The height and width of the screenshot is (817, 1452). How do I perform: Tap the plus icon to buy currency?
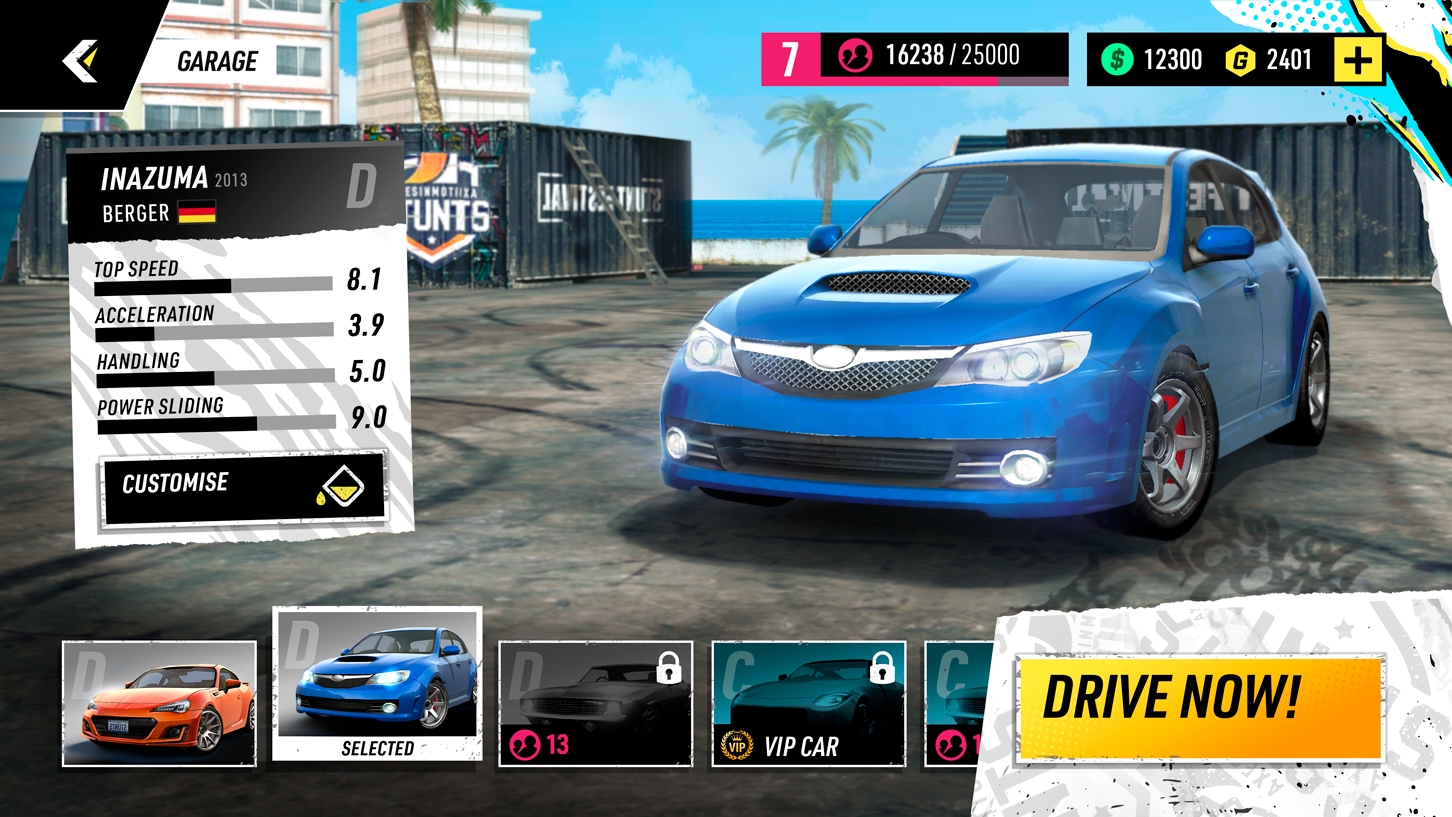pos(1357,59)
